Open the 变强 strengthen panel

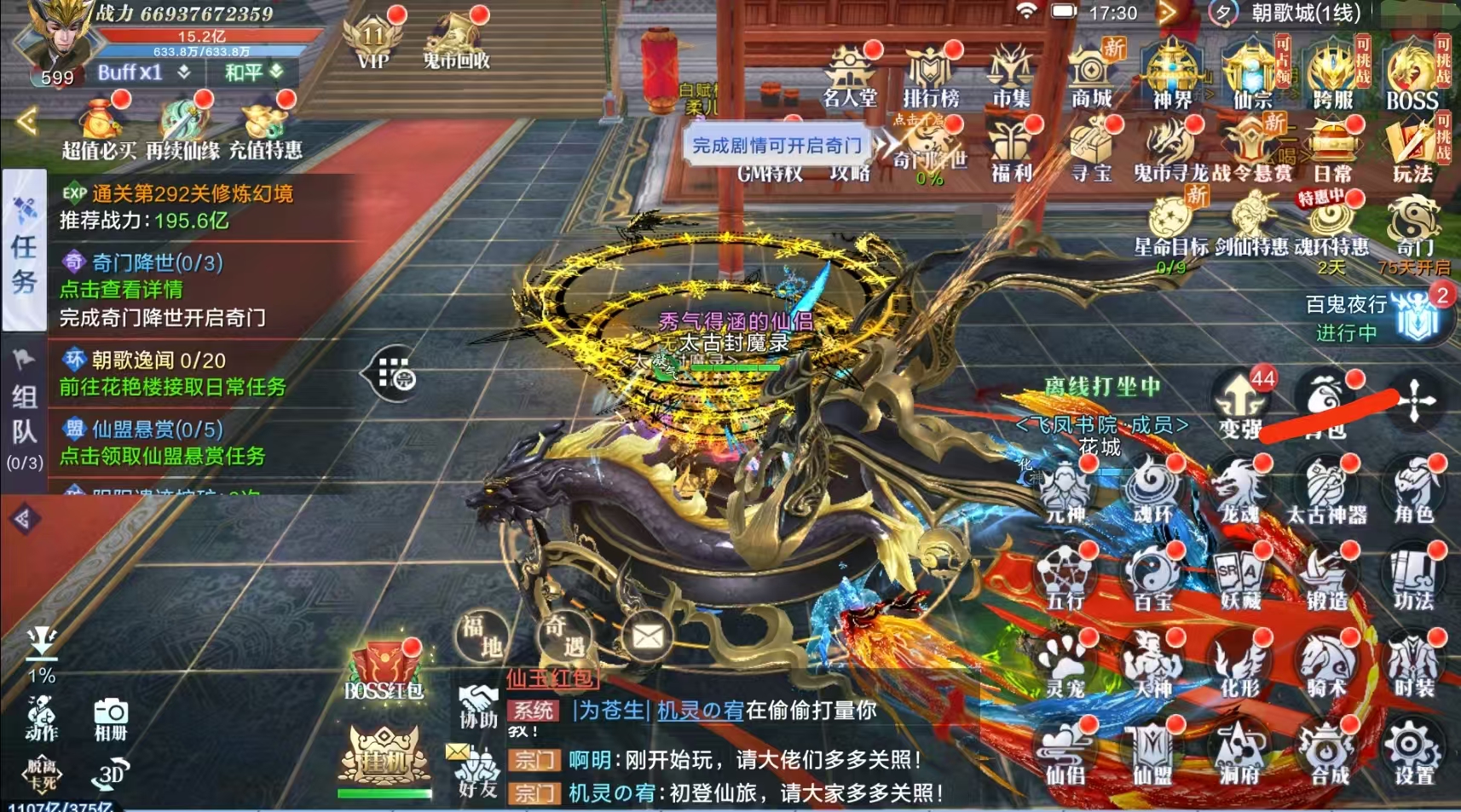(x=1240, y=400)
